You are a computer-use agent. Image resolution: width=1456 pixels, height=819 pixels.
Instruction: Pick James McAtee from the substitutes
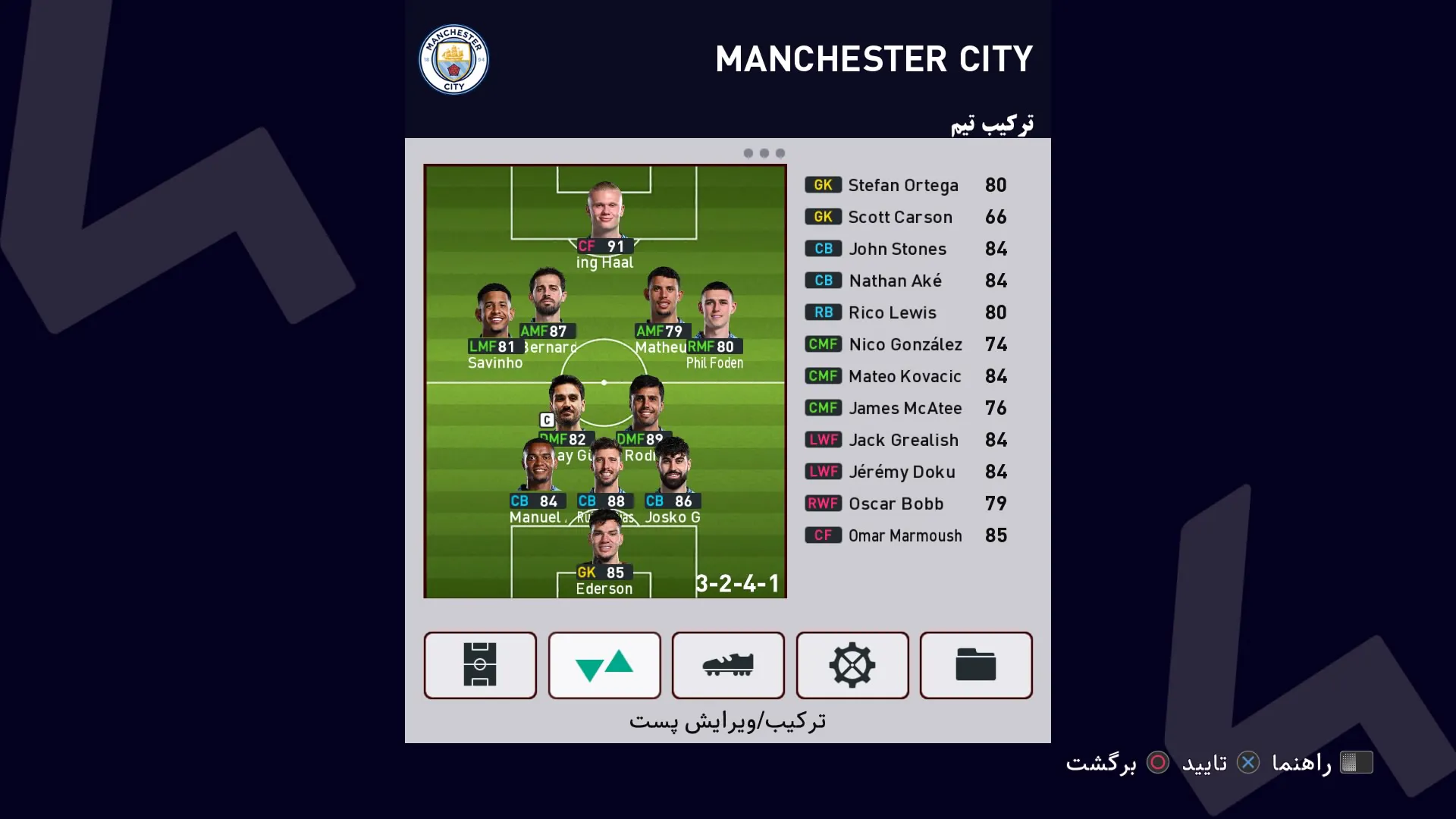coord(905,408)
